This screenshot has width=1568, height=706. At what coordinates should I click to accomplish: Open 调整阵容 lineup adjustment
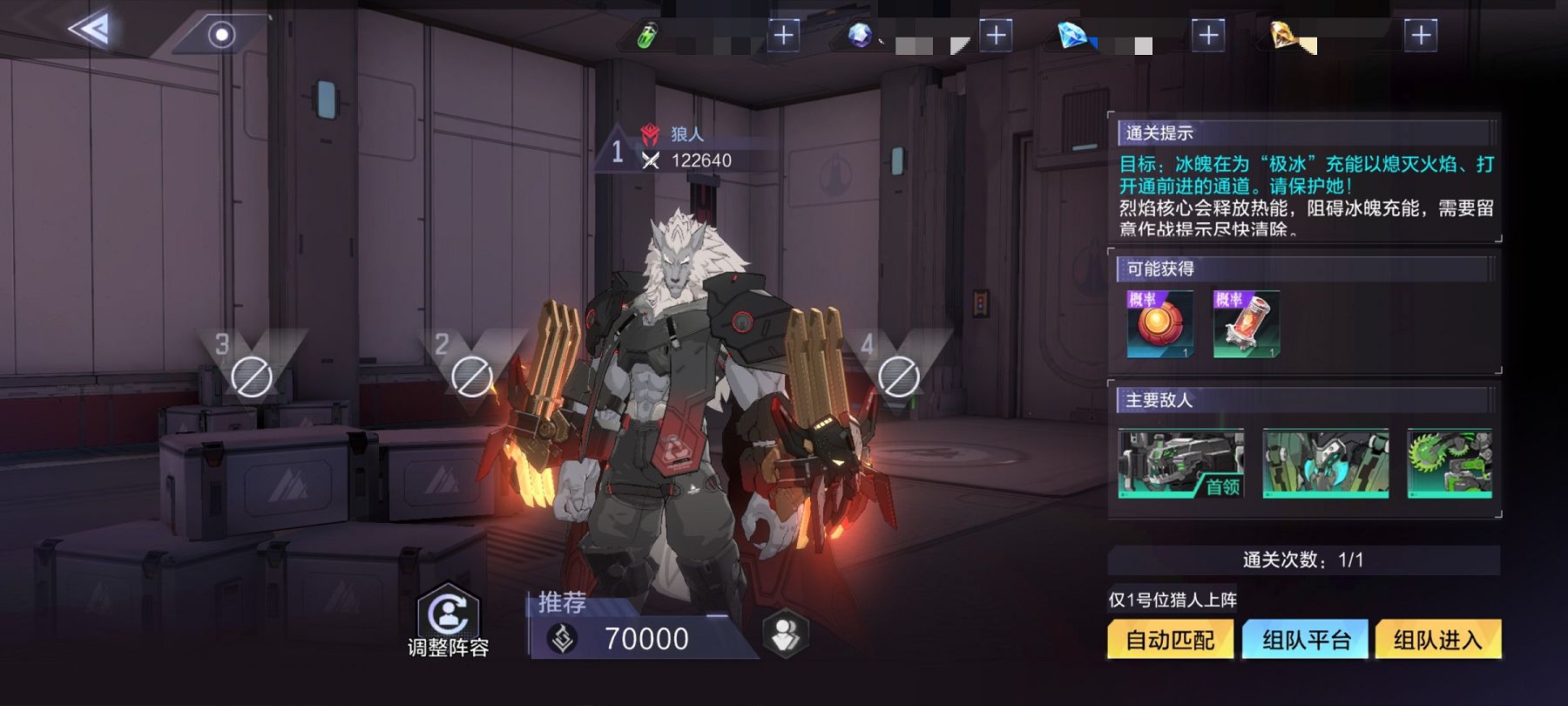point(449,621)
